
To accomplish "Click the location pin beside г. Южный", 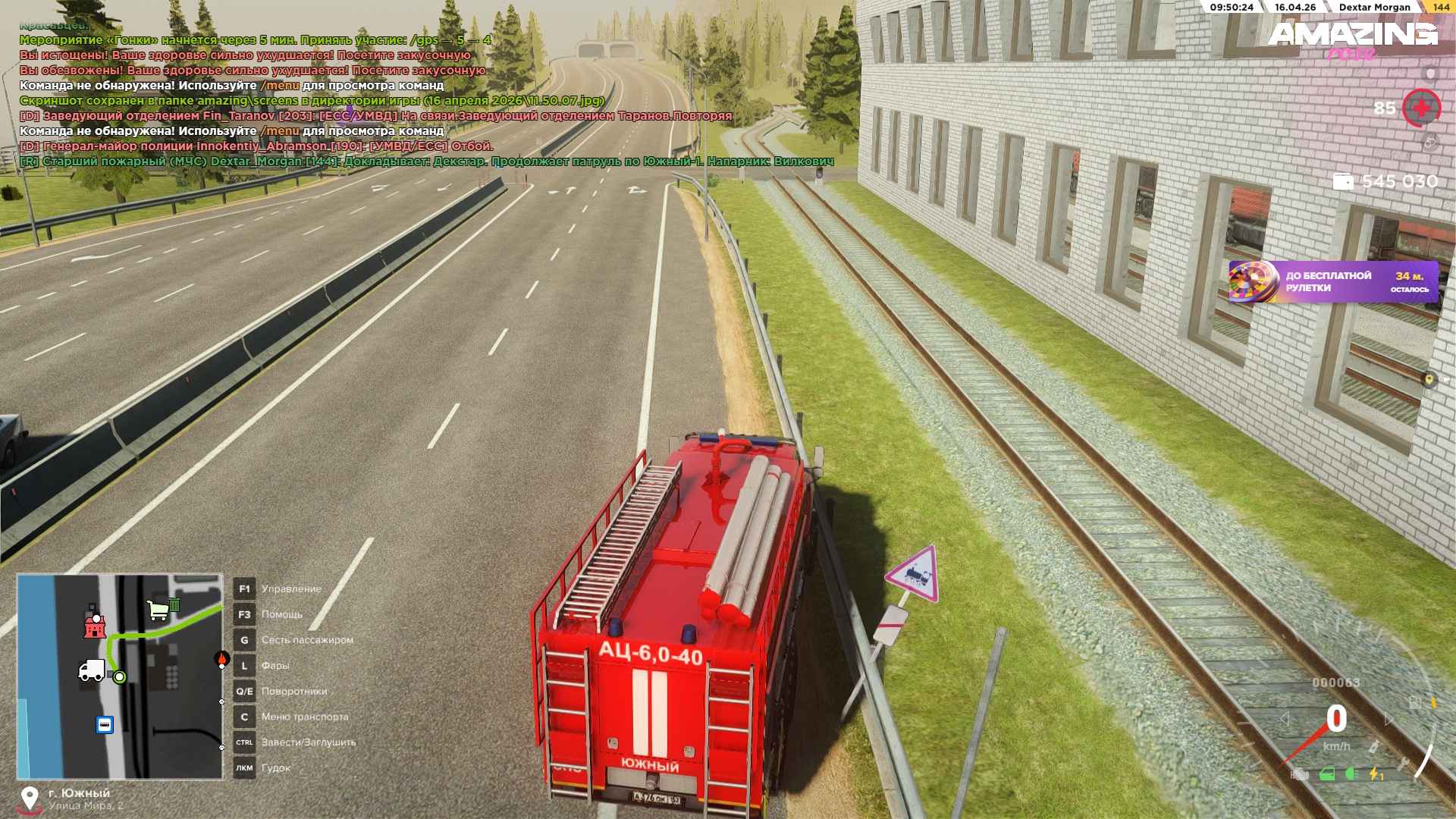I will point(30,799).
